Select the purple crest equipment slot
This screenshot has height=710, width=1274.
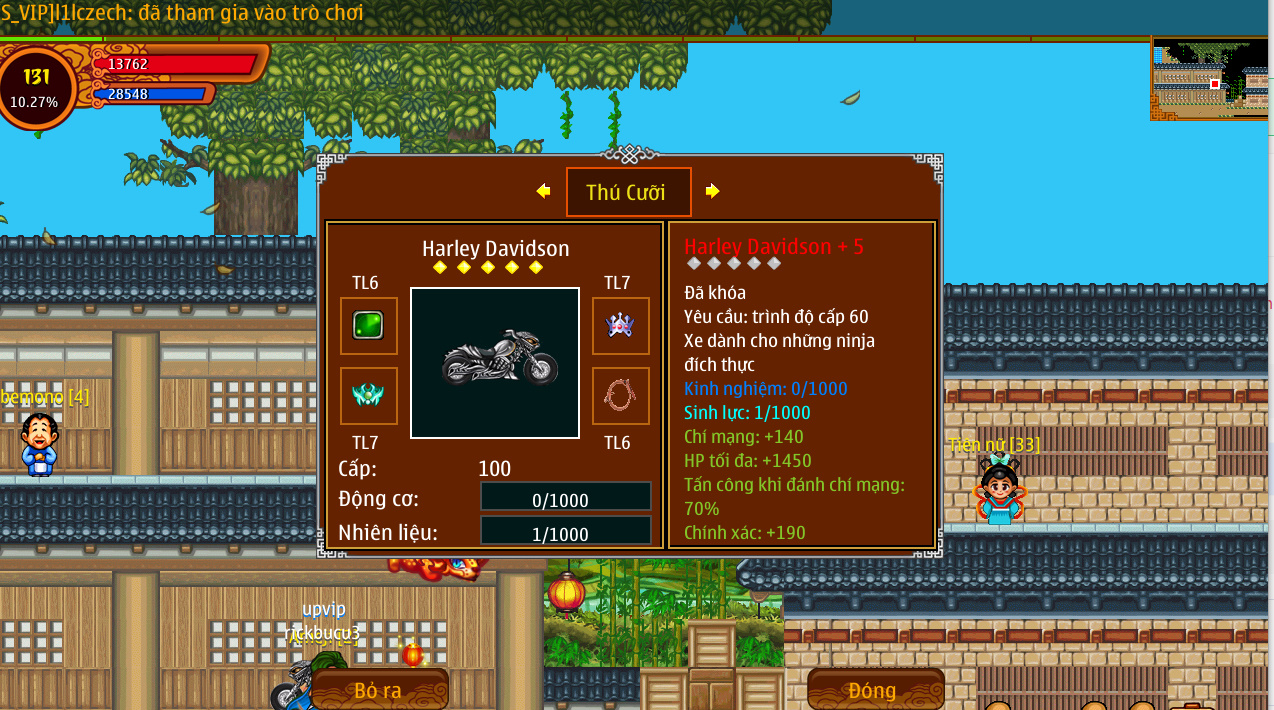coord(620,326)
